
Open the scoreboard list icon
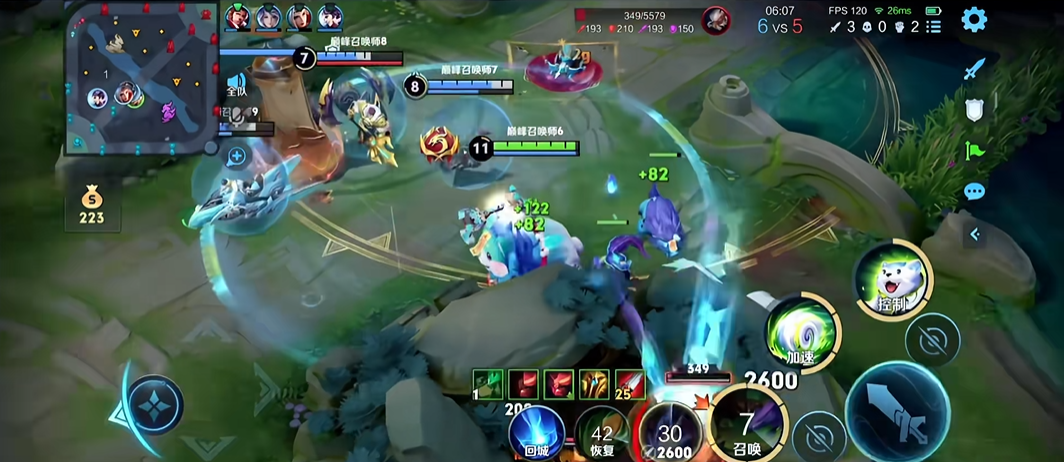[x=933, y=27]
